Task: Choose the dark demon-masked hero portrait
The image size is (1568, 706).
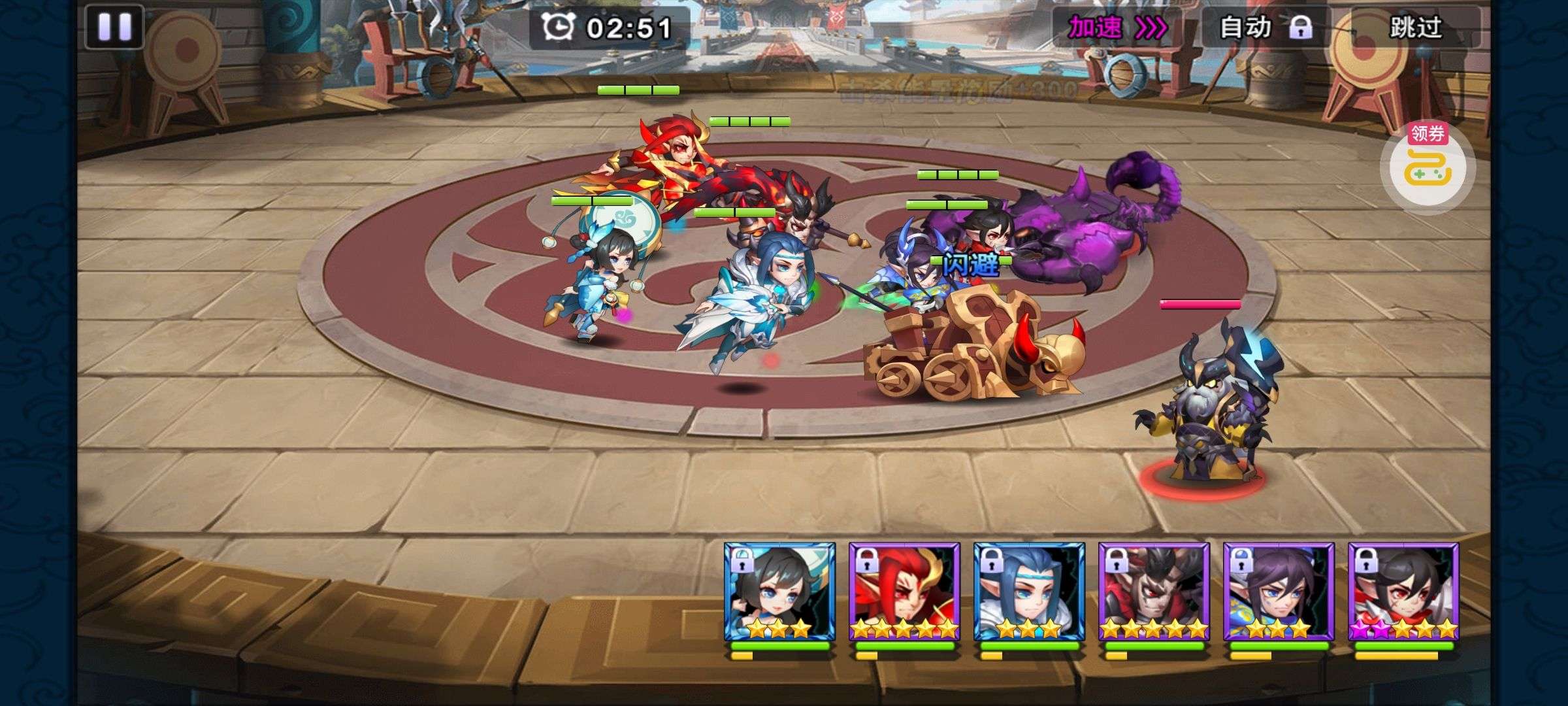Action: [x=1154, y=592]
